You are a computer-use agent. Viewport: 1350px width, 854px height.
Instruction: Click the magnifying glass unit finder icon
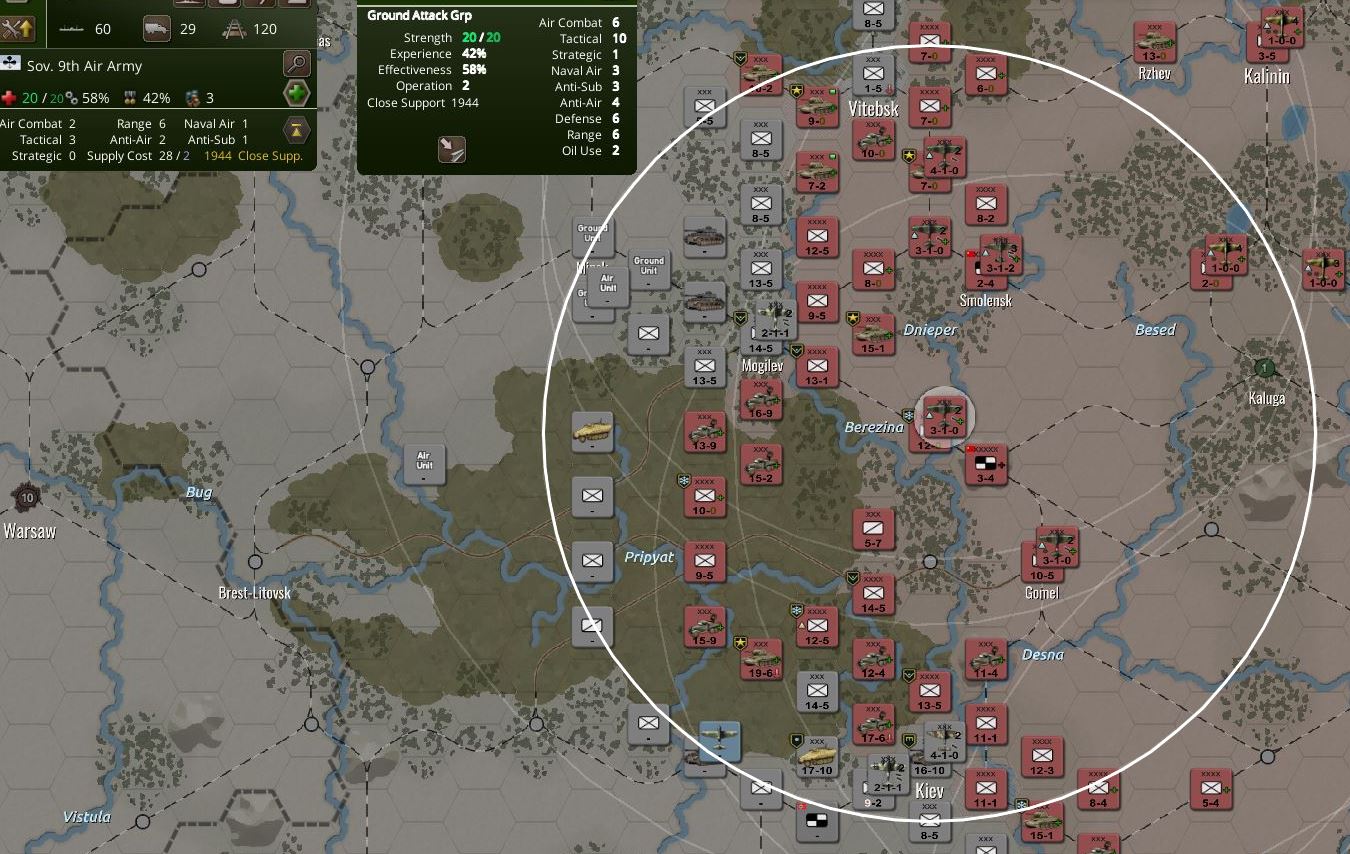(296, 62)
